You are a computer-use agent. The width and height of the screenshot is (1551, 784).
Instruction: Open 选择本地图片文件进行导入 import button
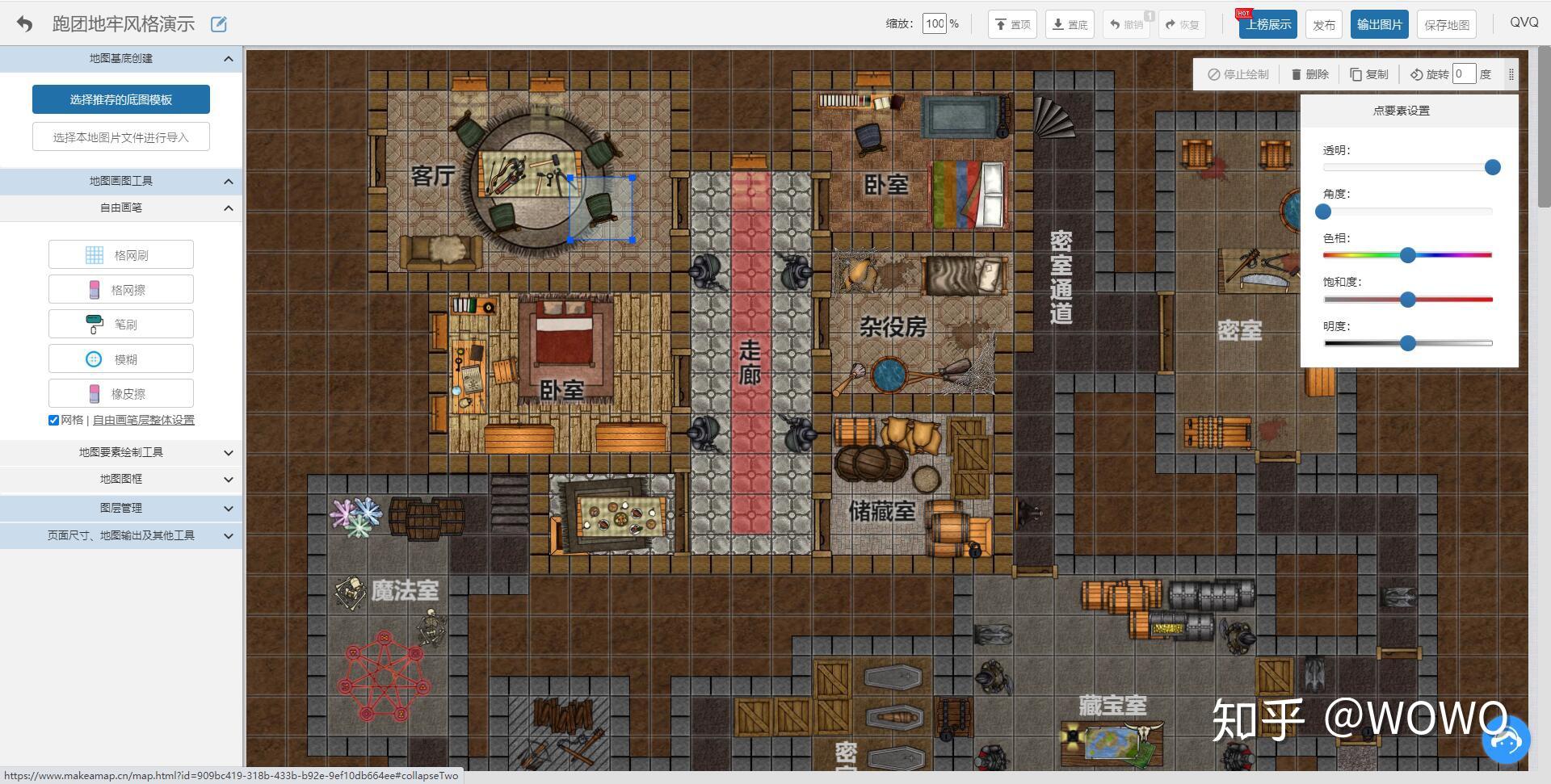[121, 137]
